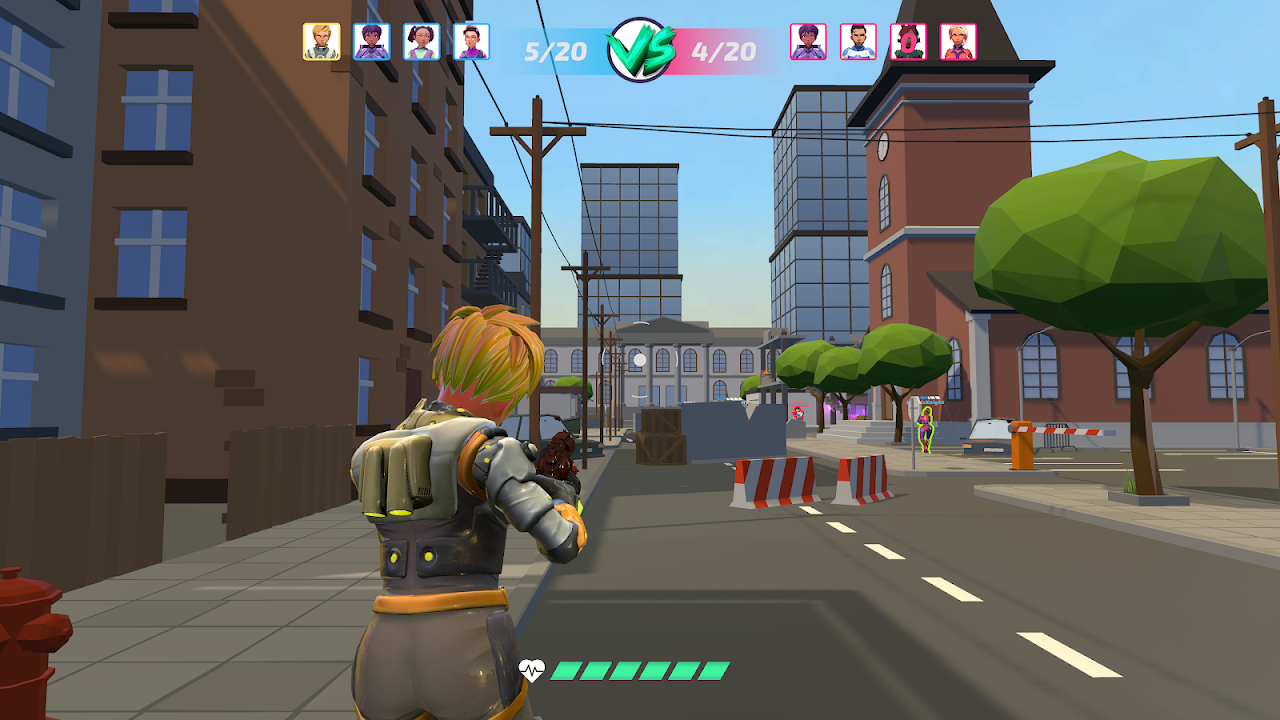
Task: Choose the enemy portrait with light hair
Action: pyautogui.click(x=958, y=42)
